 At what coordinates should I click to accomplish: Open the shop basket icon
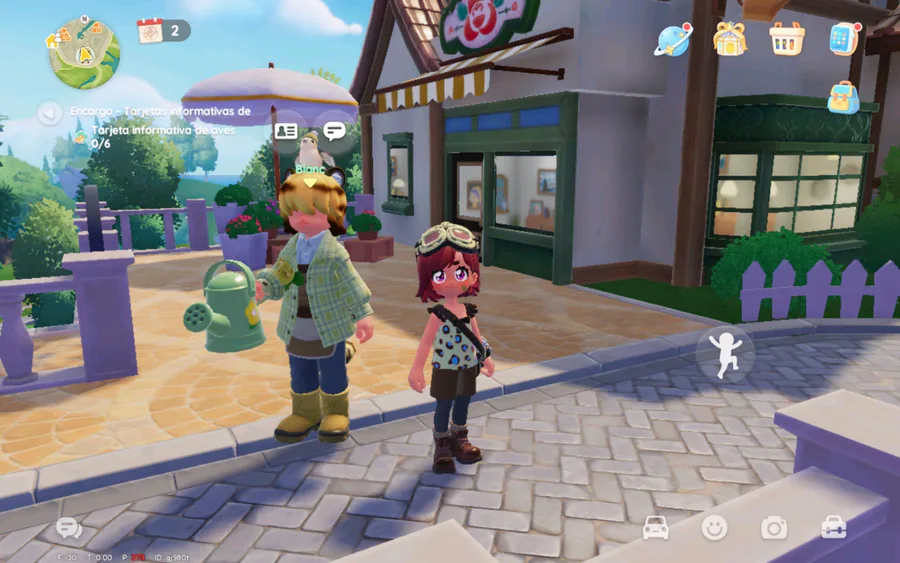[x=786, y=39]
